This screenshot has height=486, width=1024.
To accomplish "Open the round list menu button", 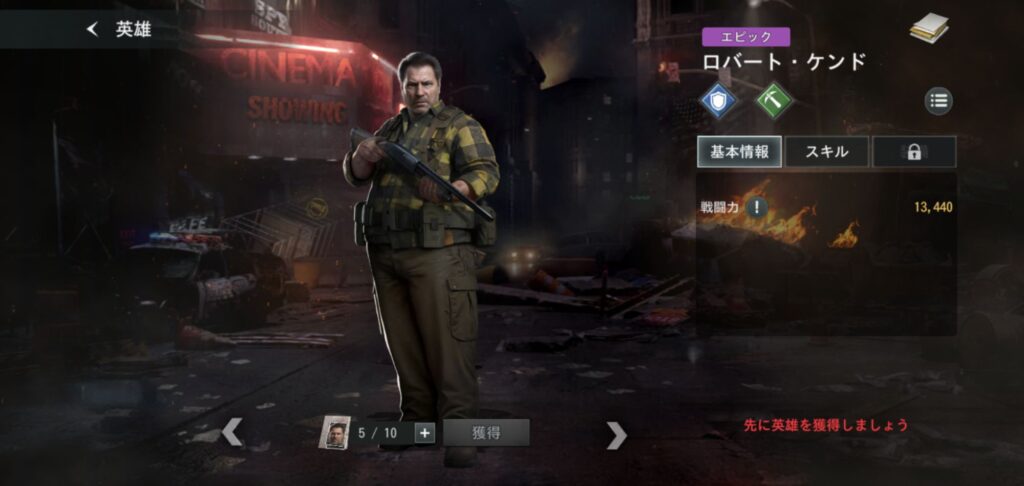I will 938,100.
